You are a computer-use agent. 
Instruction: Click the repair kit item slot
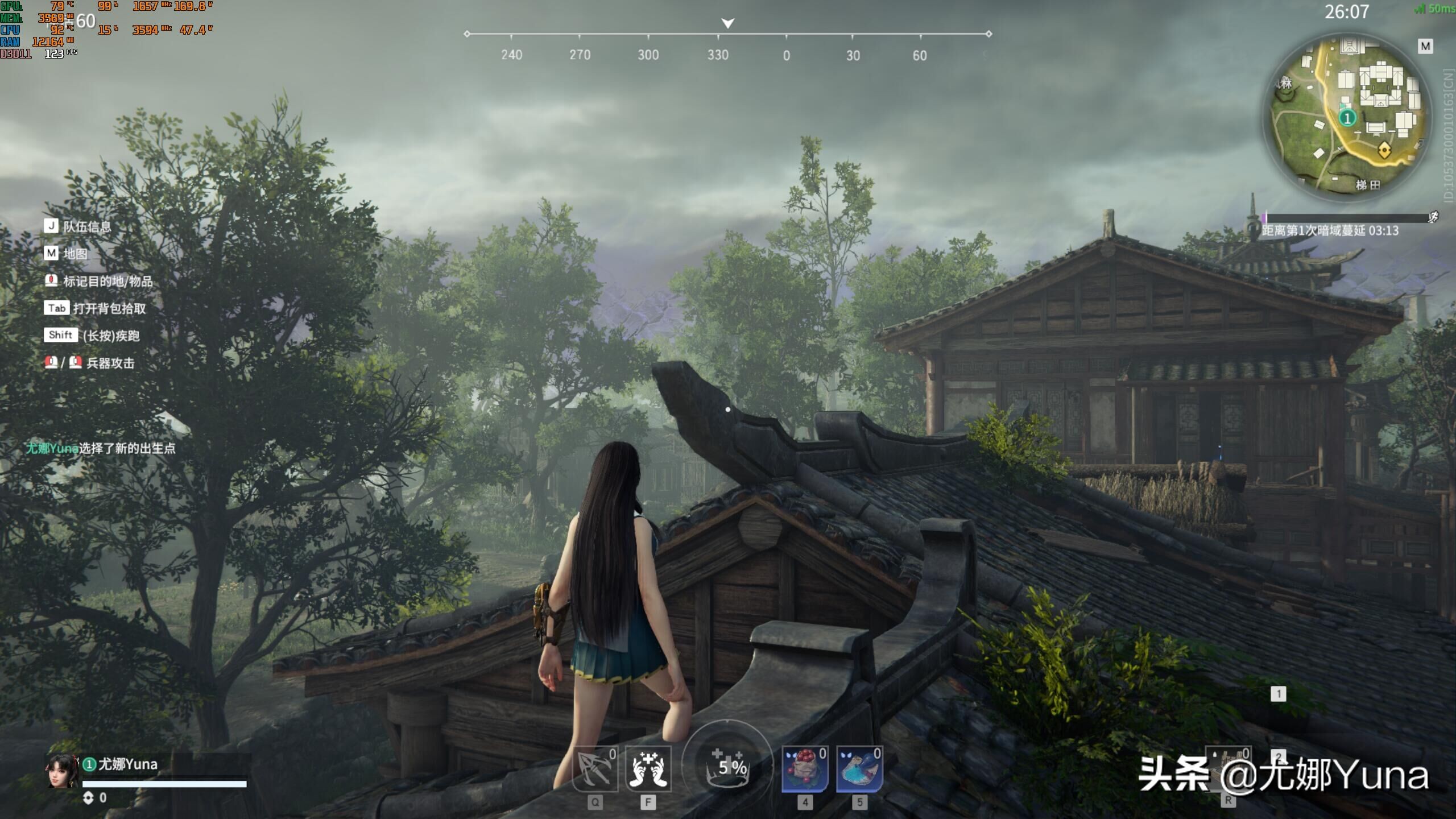(x=1227, y=769)
